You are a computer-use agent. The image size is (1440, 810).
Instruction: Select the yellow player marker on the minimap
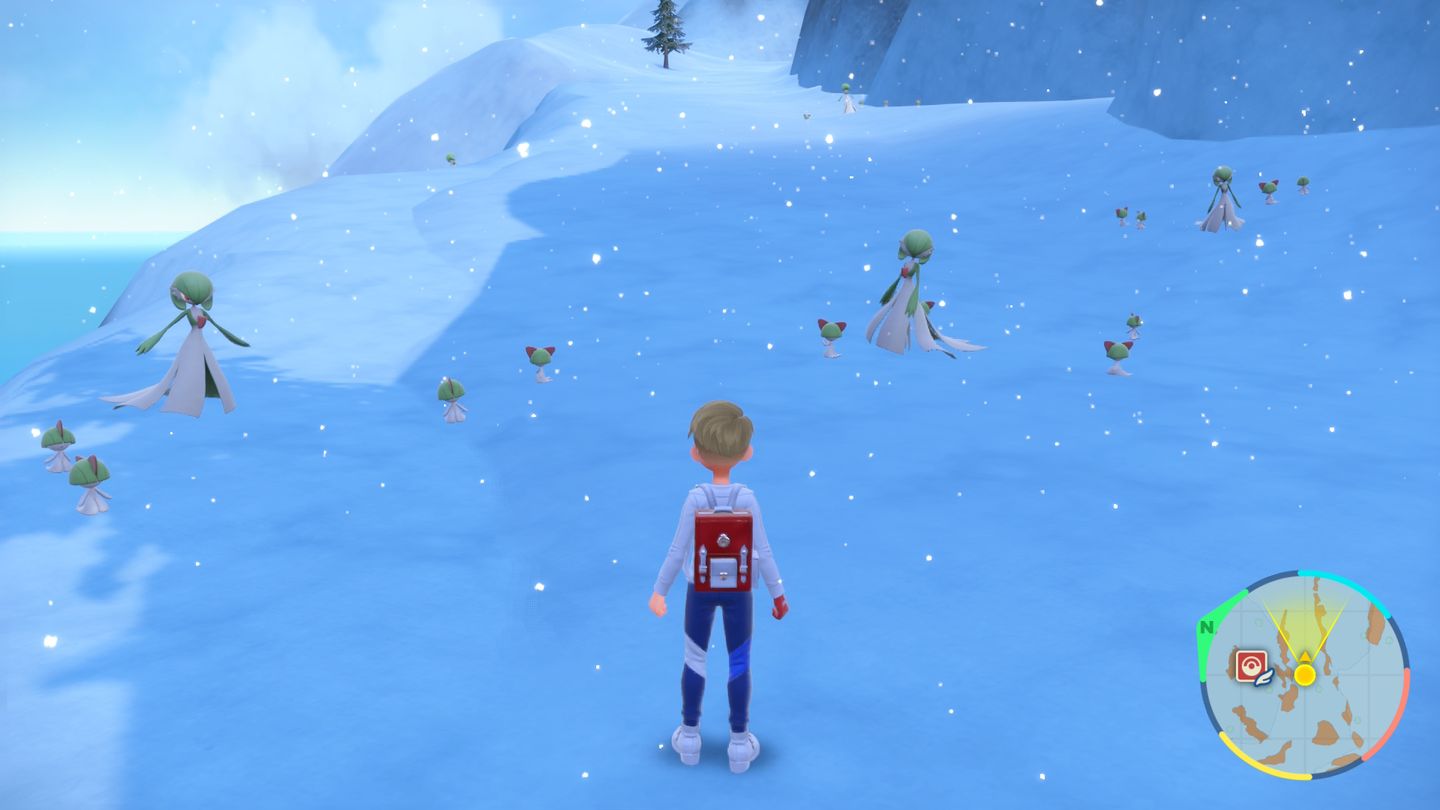tap(1304, 674)
